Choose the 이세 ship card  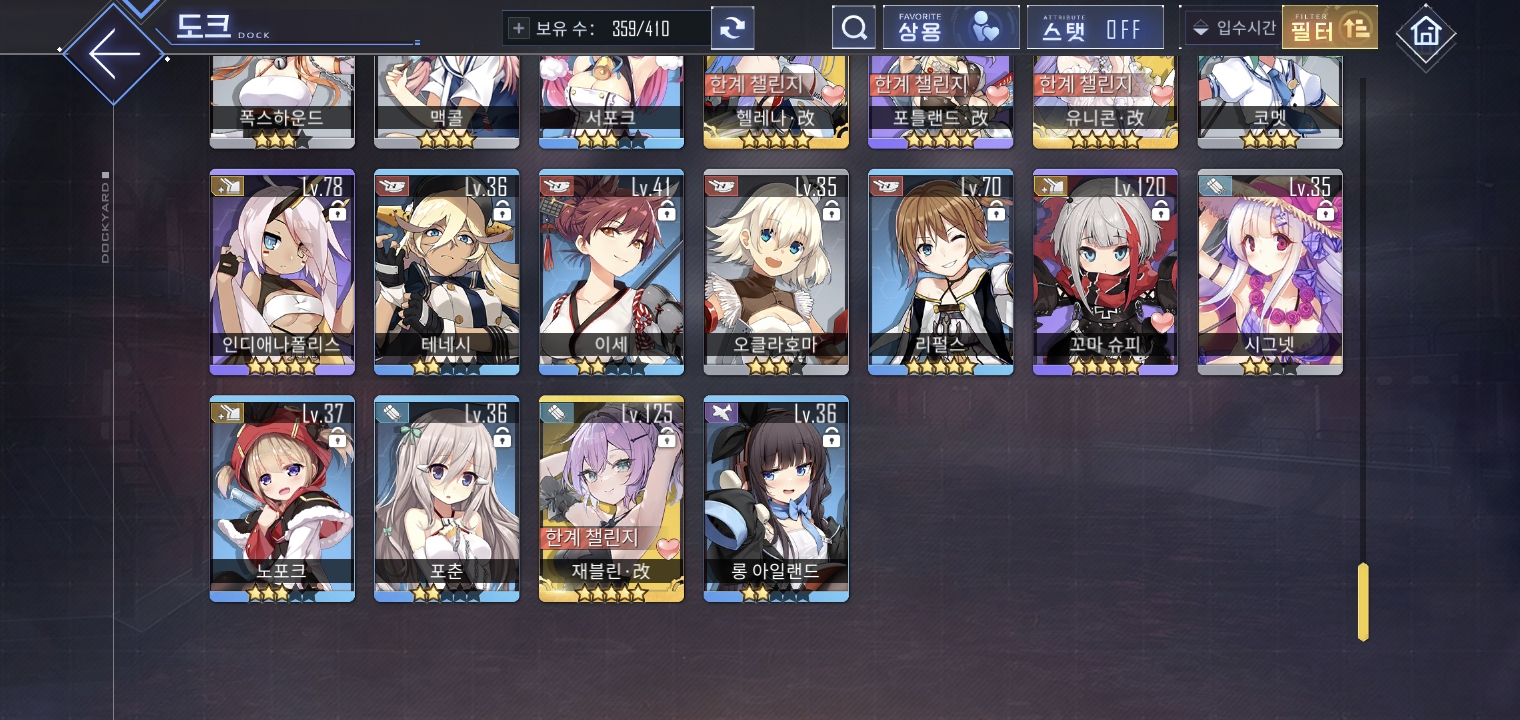tap(611, 272)
